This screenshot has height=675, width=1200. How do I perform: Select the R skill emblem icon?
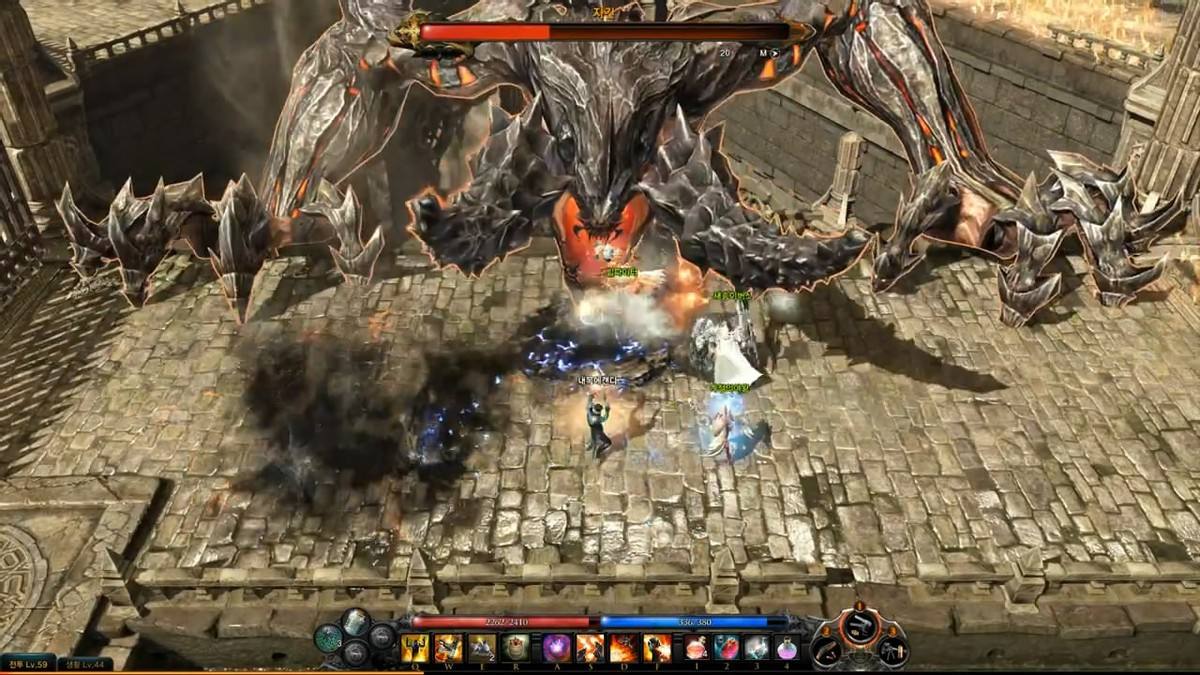[x=516, y=648]
